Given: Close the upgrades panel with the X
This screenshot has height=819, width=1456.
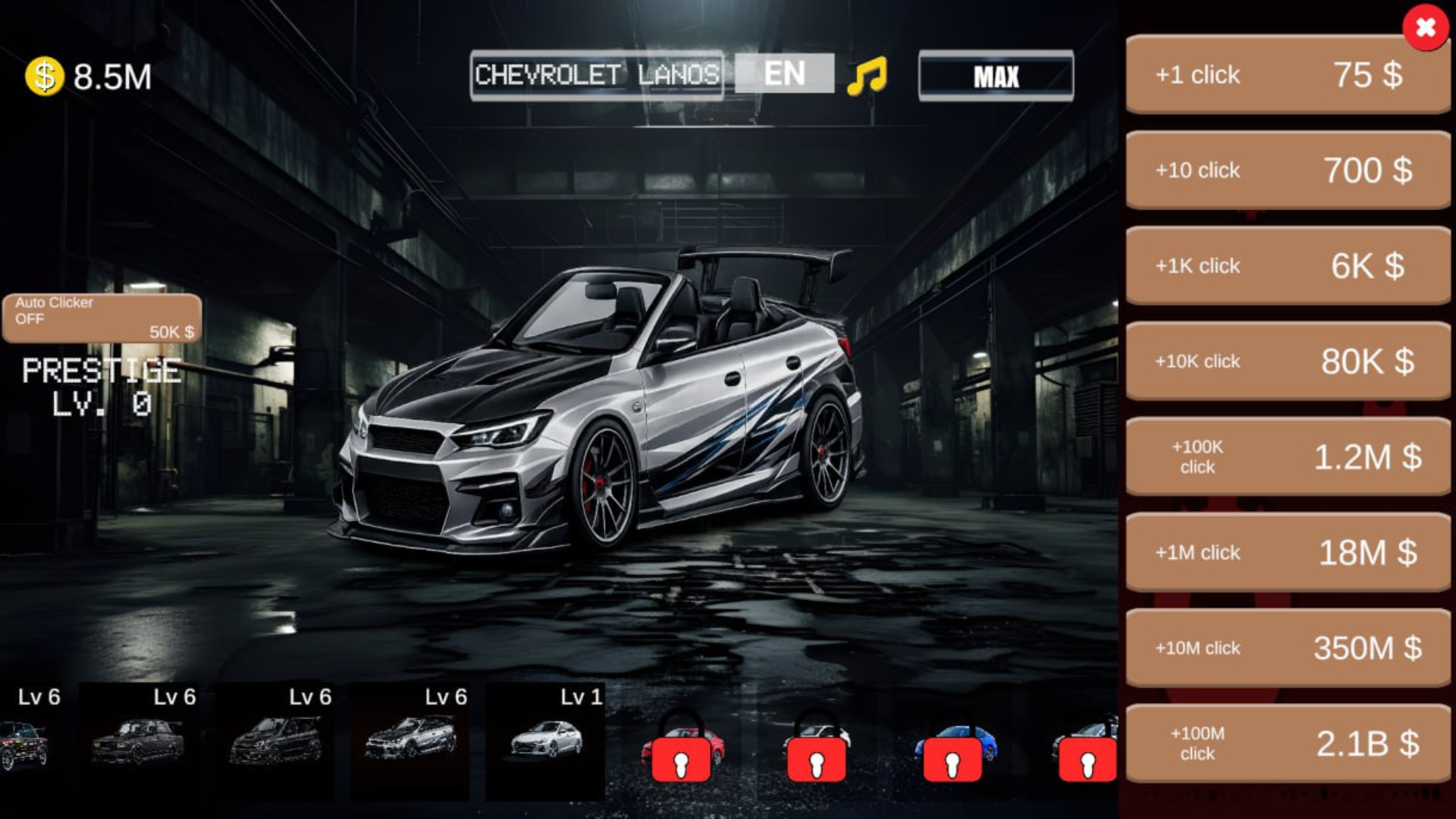Looking at the screenshot, I should [x=1424, y=29].
